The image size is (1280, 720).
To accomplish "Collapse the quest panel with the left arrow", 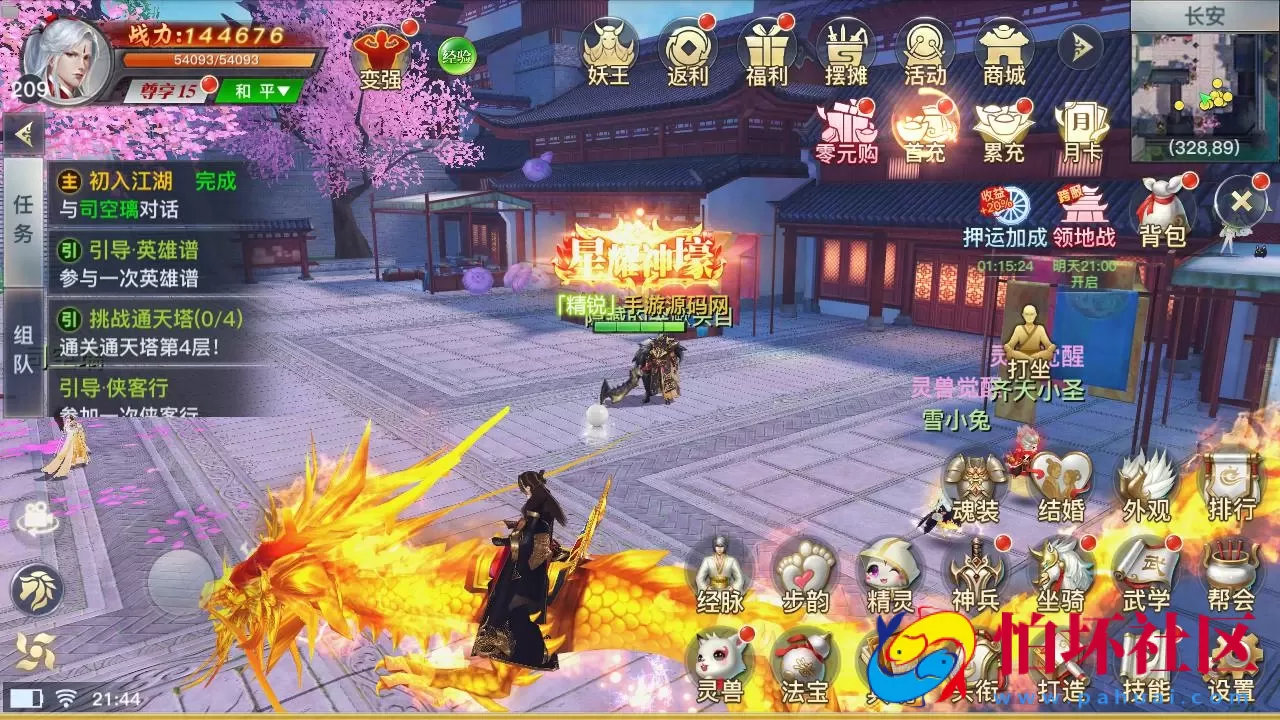I will [22, 135].
